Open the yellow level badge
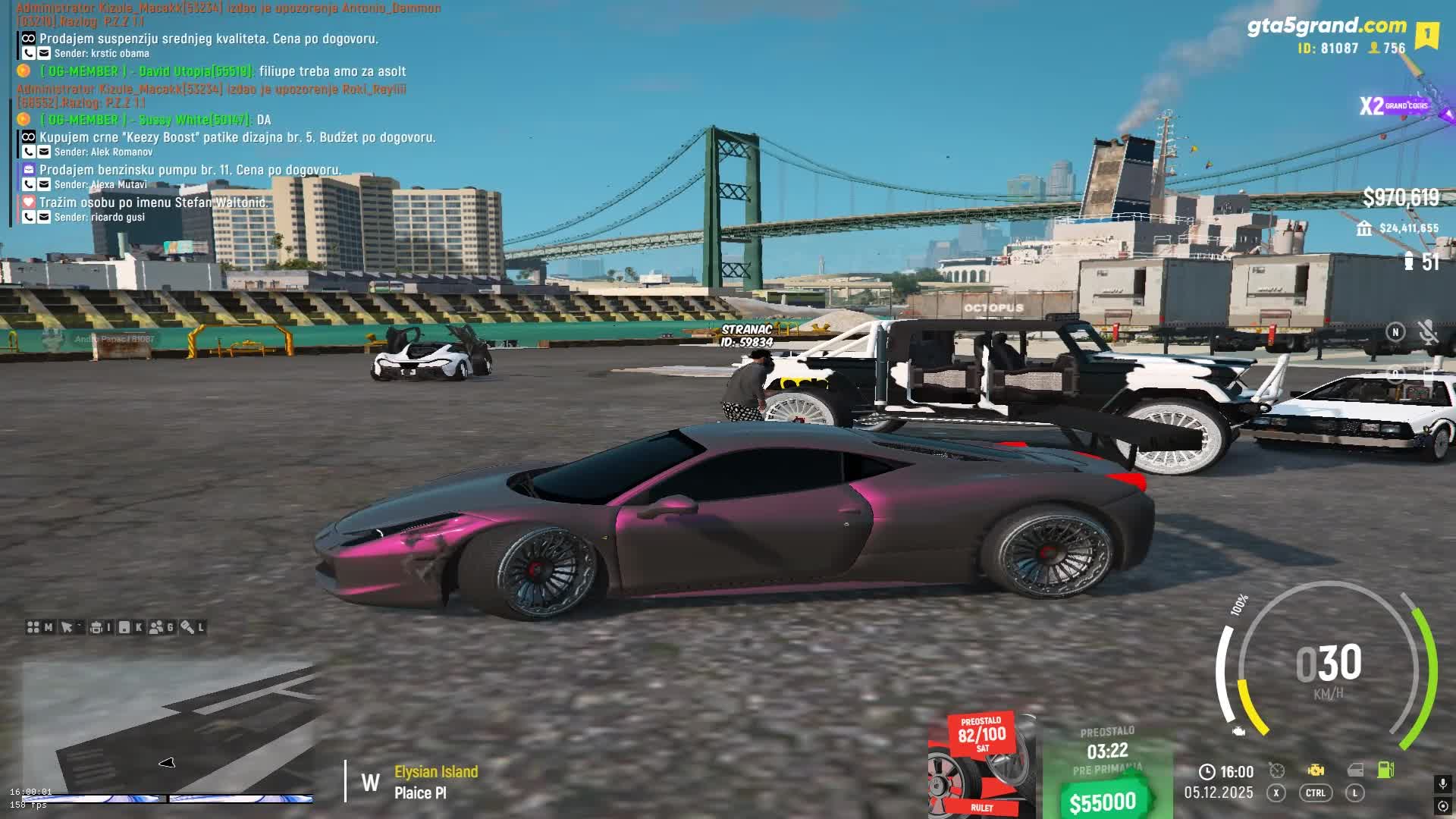The image size is (1456, 819). click(x=1426, y=35)
